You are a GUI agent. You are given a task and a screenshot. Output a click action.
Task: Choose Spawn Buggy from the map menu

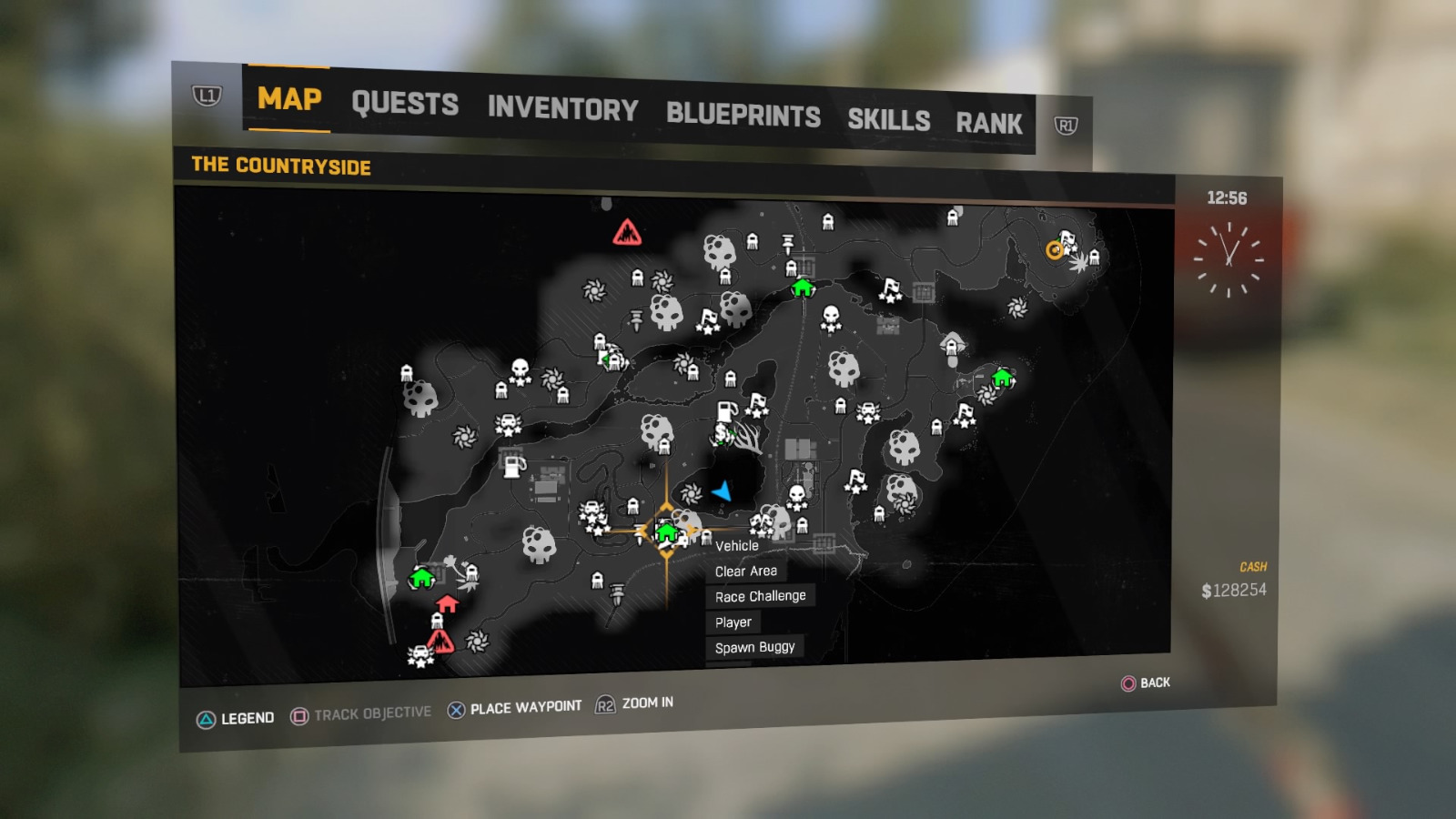pyautogui.click(x=755, y=646)
